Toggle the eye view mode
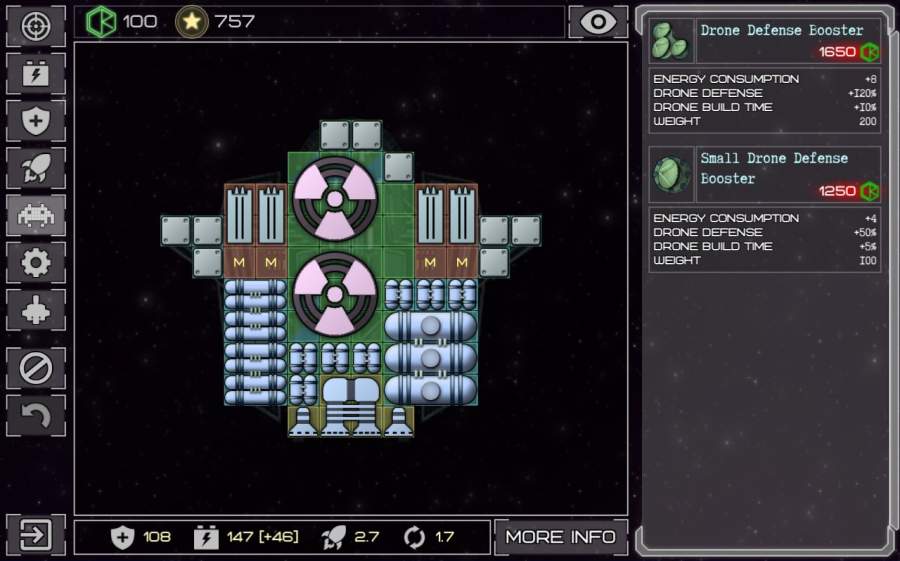Image resolution: width=900 pixels, height=561 pixels. (598, 22)
